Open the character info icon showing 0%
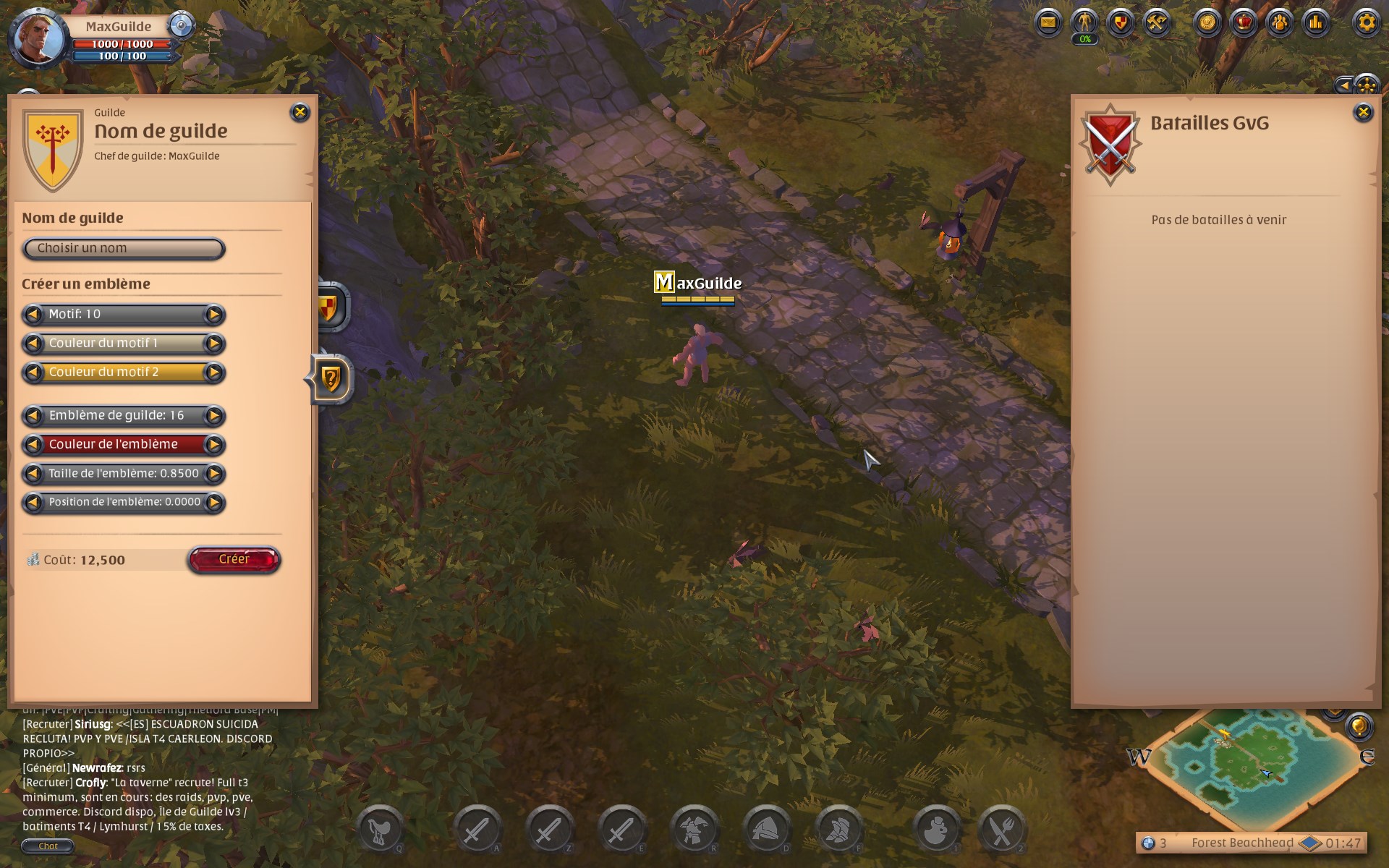 [1084, 22]
